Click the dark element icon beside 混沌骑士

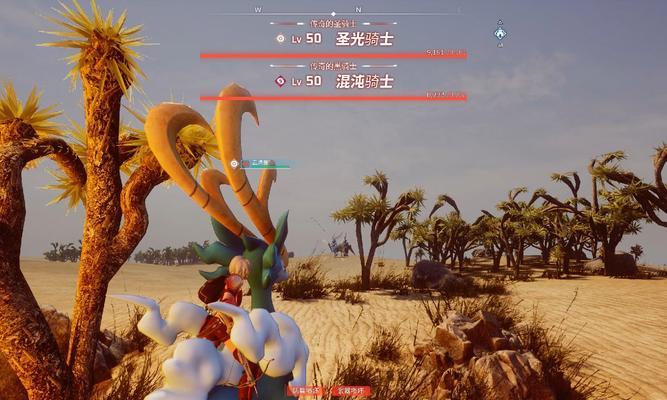point(281,81)
